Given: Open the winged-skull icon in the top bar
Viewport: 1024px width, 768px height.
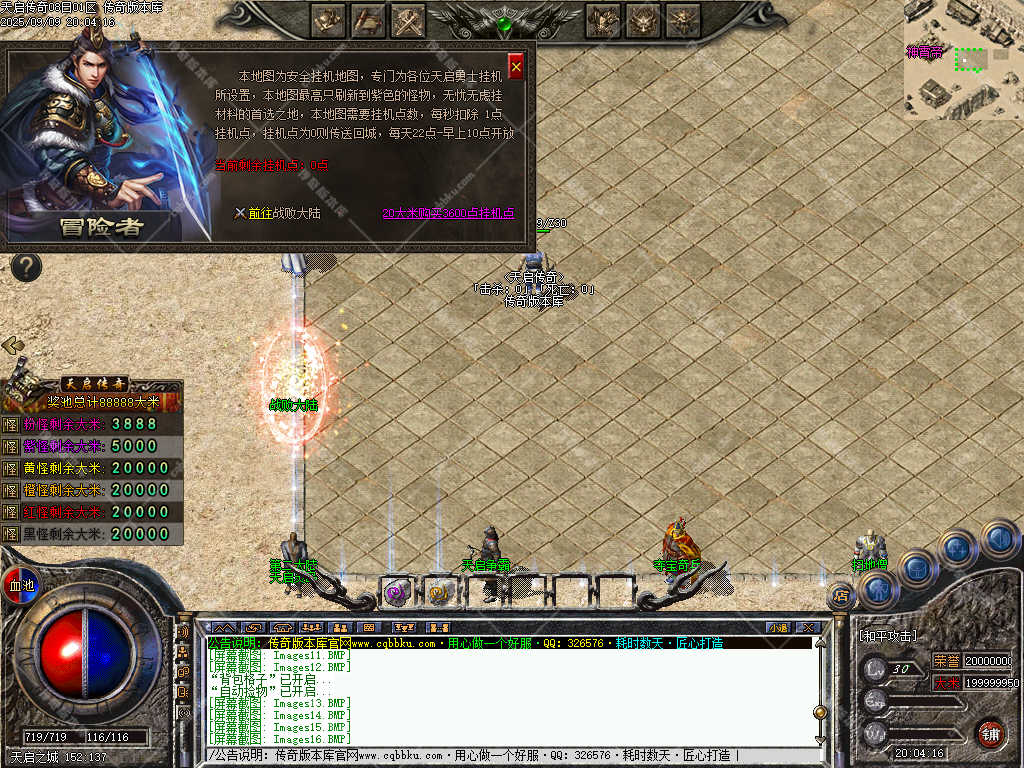Looking at the screenshot, I should (x=643, y=19).
